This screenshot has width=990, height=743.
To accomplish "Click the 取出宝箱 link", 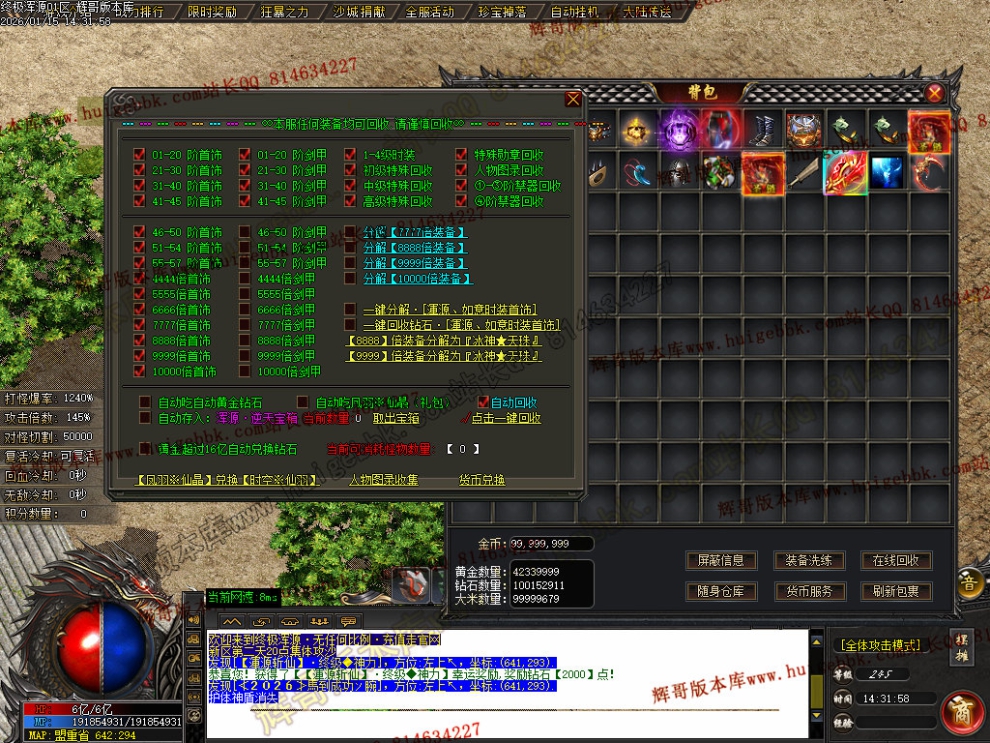I will [x=394, y=418].
